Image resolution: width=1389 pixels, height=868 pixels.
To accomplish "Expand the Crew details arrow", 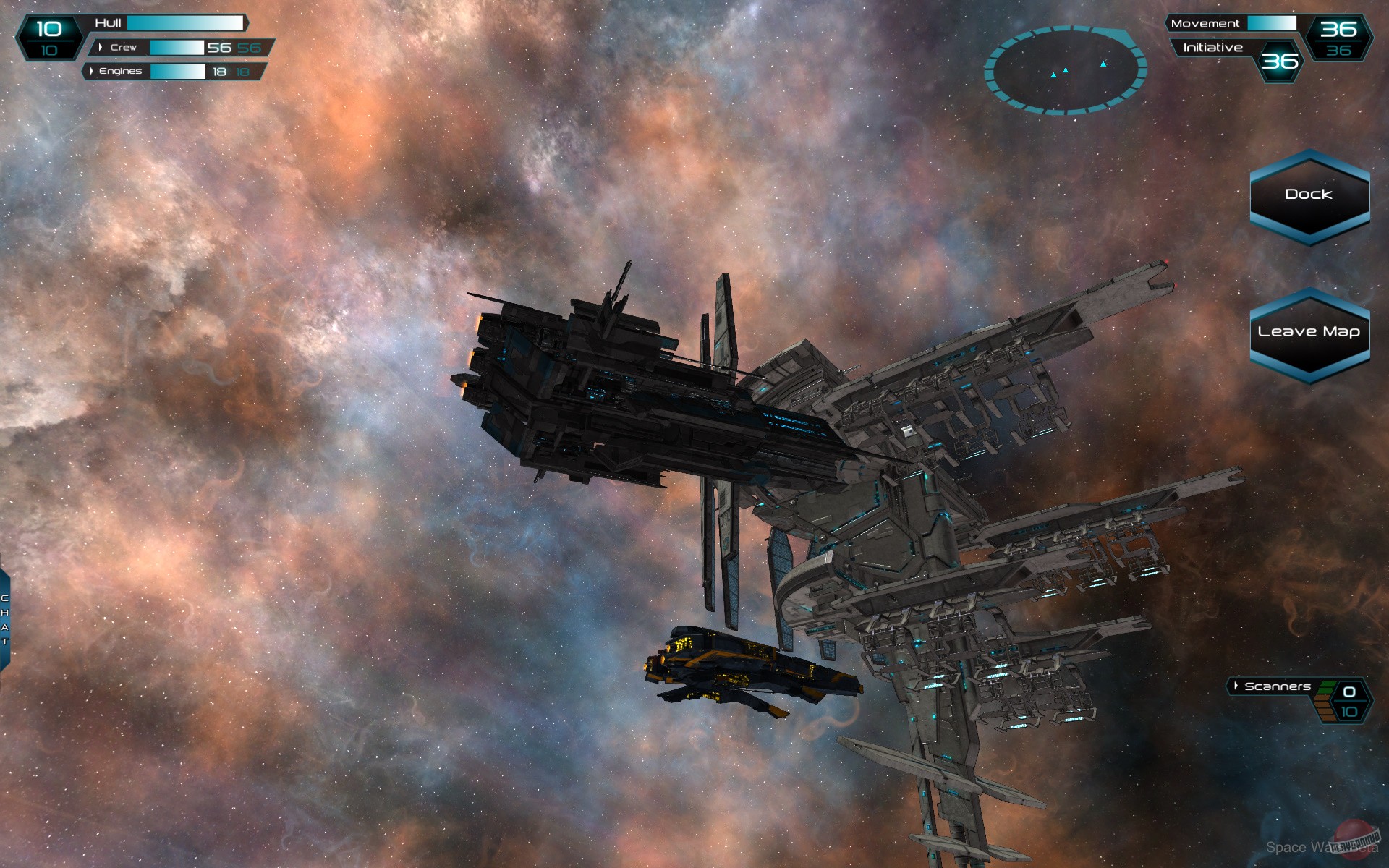I will 99,48.
